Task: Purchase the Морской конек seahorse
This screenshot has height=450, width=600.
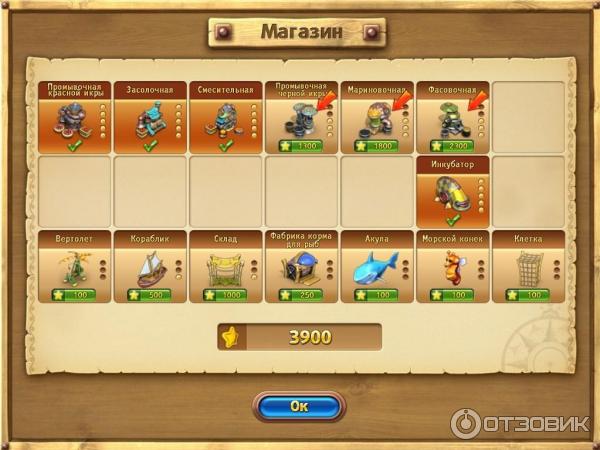Action: [x=453, y=268]
